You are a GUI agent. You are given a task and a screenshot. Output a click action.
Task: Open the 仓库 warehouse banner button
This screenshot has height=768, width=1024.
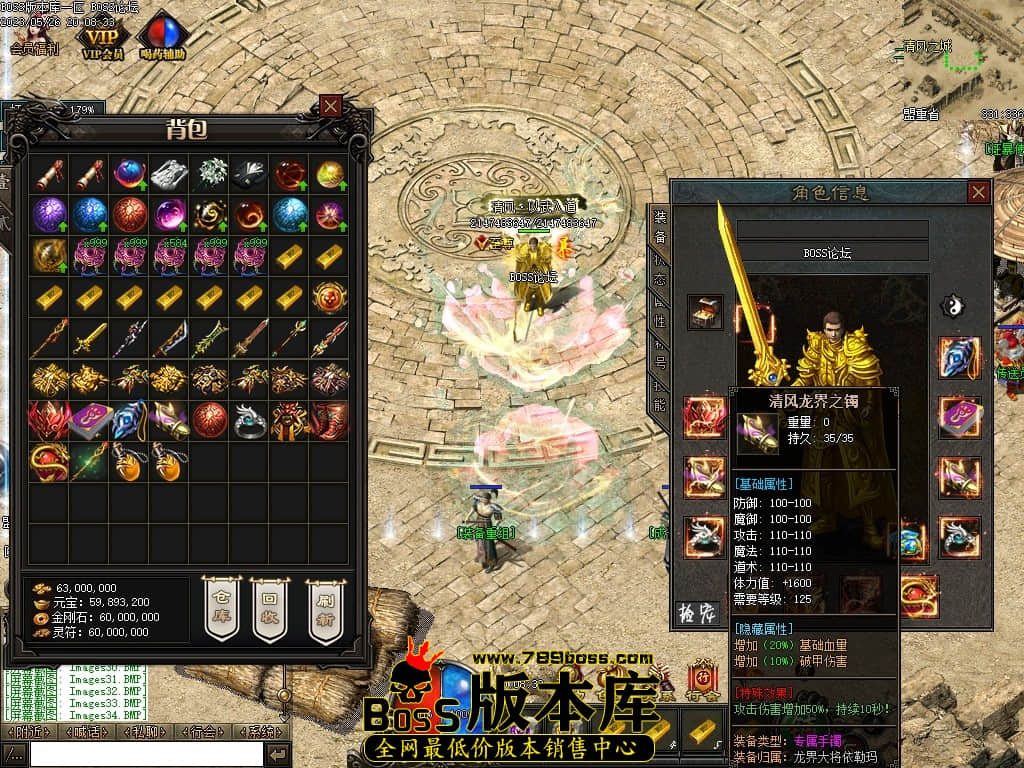pos(222,608)
